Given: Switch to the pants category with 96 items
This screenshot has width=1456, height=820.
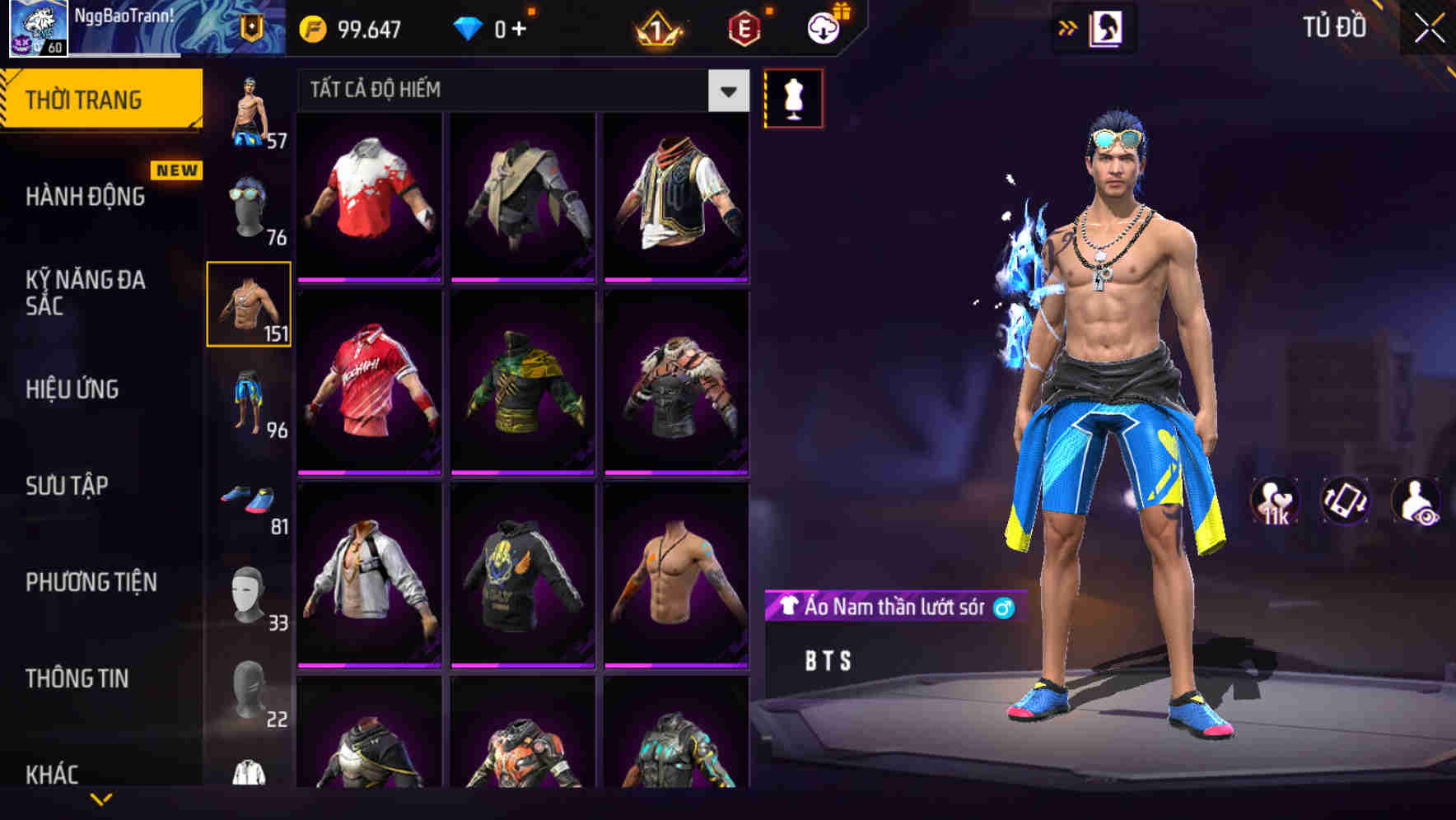Looking at the screenshot, I should click(x=250, y=399).
